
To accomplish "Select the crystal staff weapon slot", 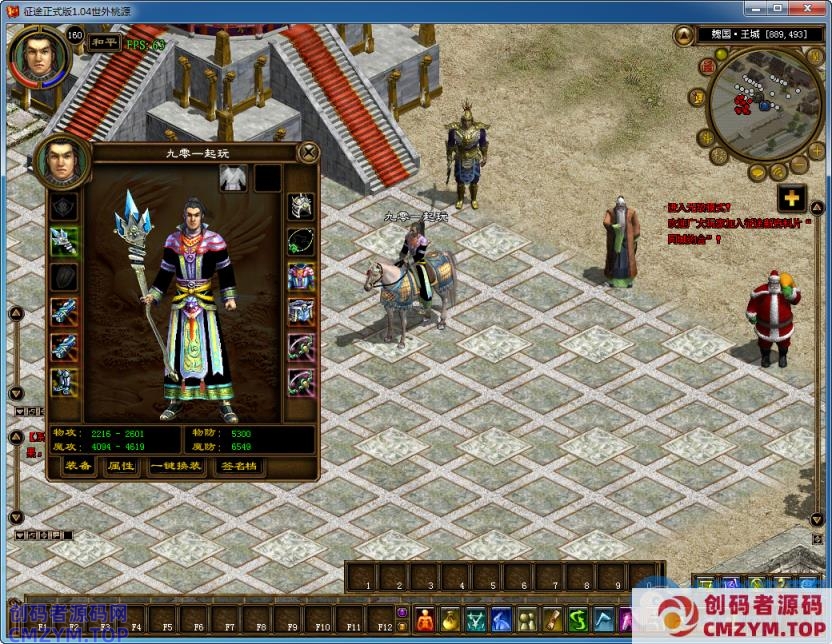I will 65,242.
